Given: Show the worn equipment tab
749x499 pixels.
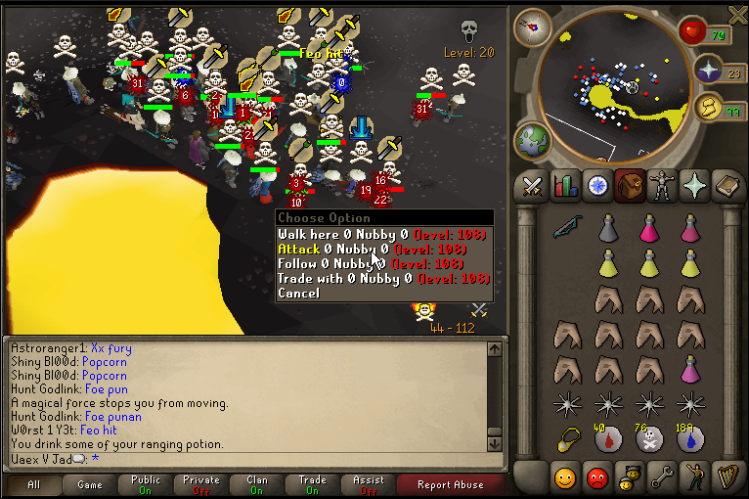Looking at the screenshot, I should pos(661,186).
